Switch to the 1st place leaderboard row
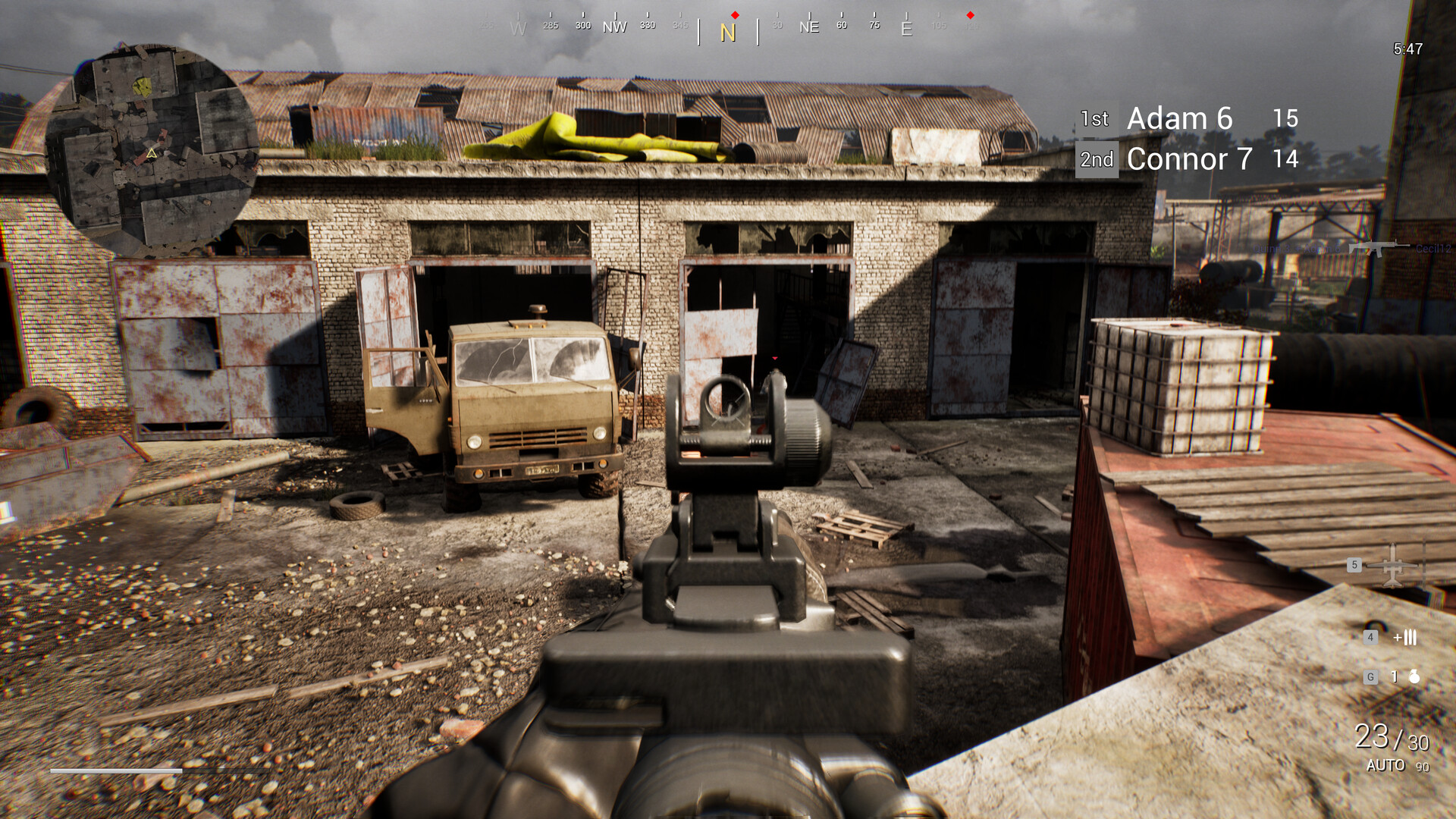 tap(1095, 118)
